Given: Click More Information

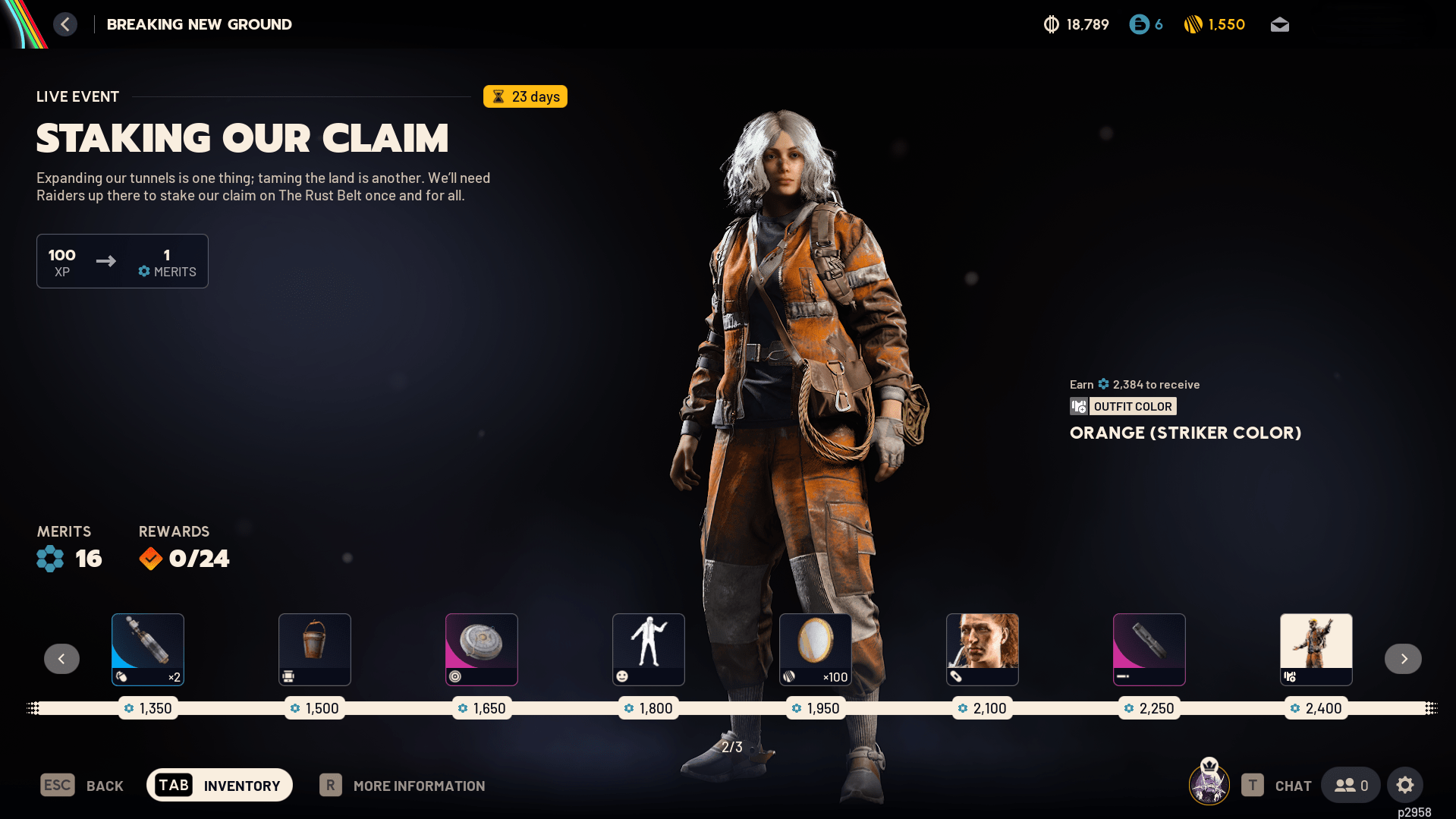Looking at the screenshot, I should tap(419, 785).
